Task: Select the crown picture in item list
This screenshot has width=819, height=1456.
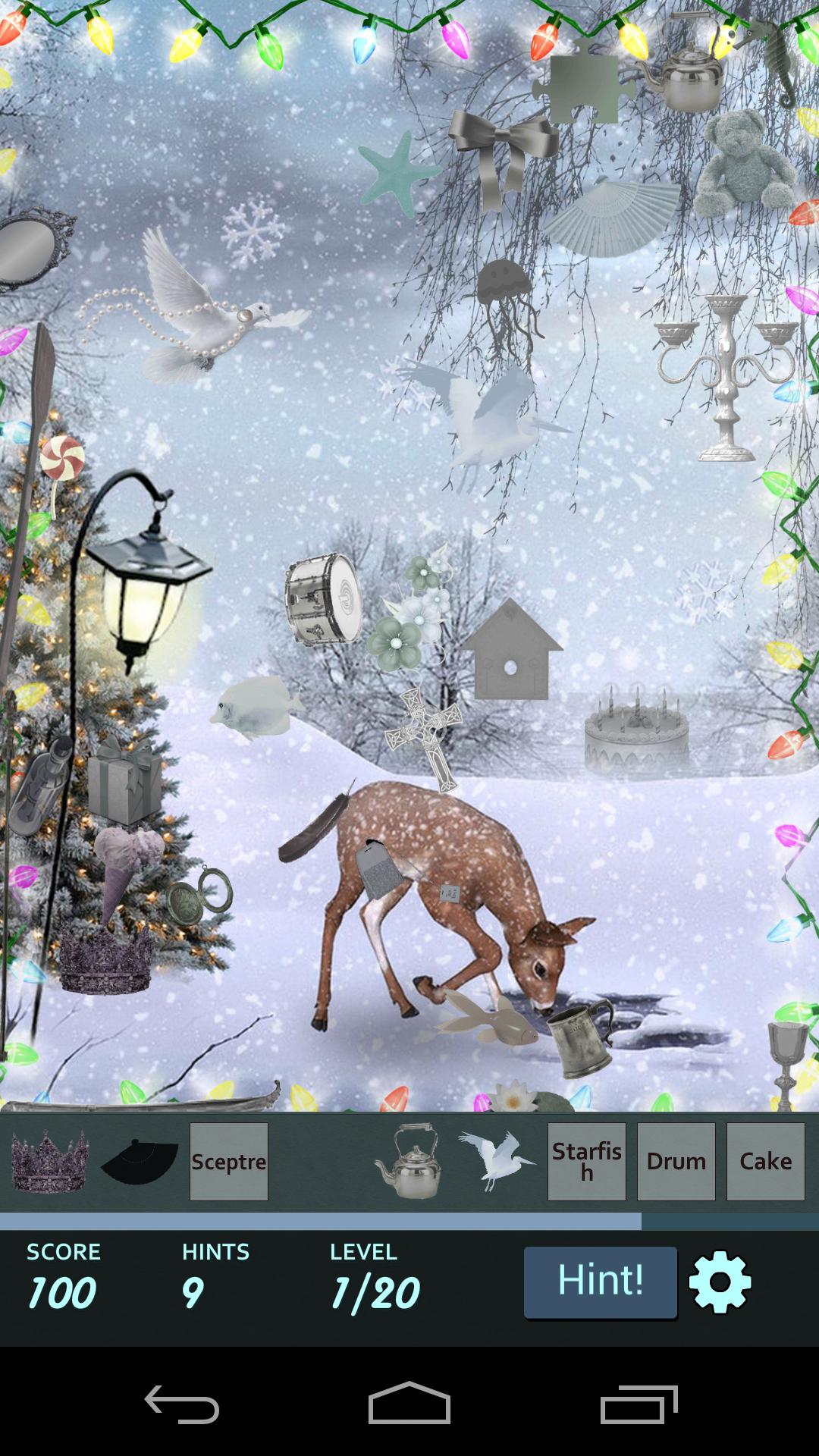Action: tap(50, 1161)
